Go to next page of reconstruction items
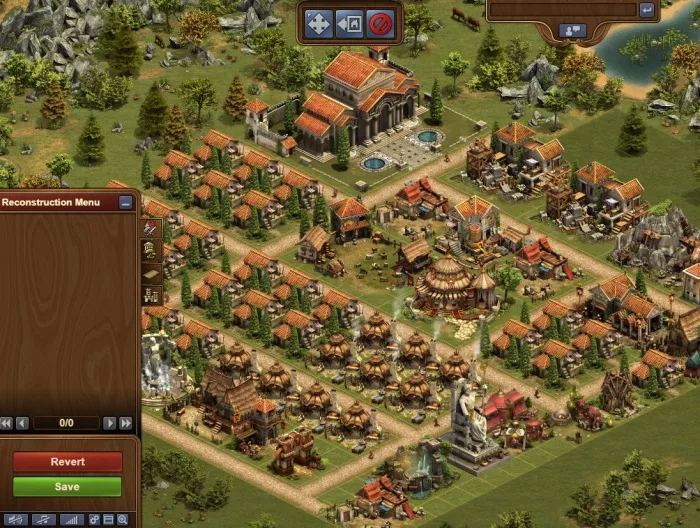The width and height of the screenshot is (700, 528). (x=110, y=423)
